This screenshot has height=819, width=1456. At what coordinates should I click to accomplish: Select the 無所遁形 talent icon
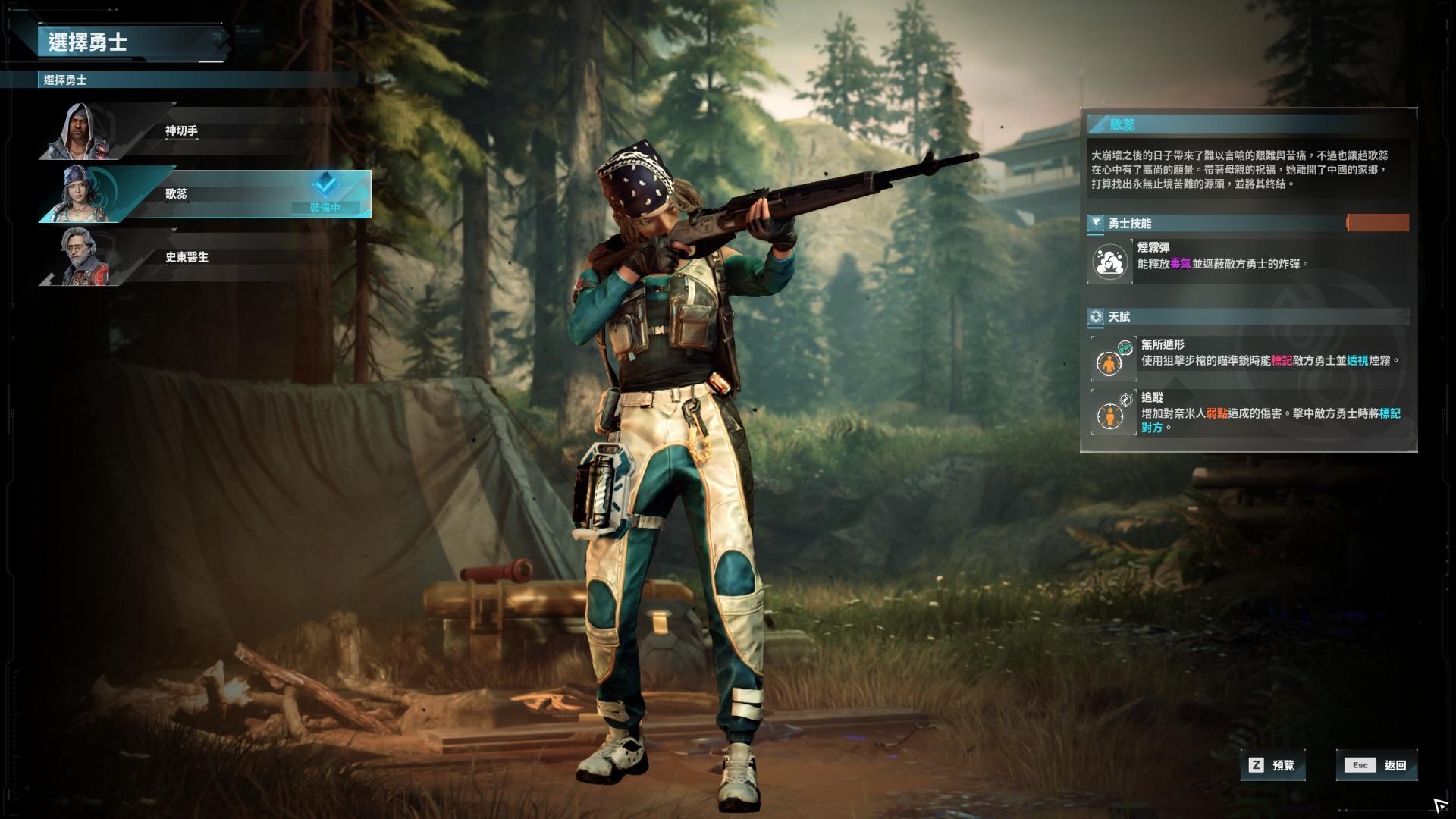pyautogui.click(x=1113, y=359)
